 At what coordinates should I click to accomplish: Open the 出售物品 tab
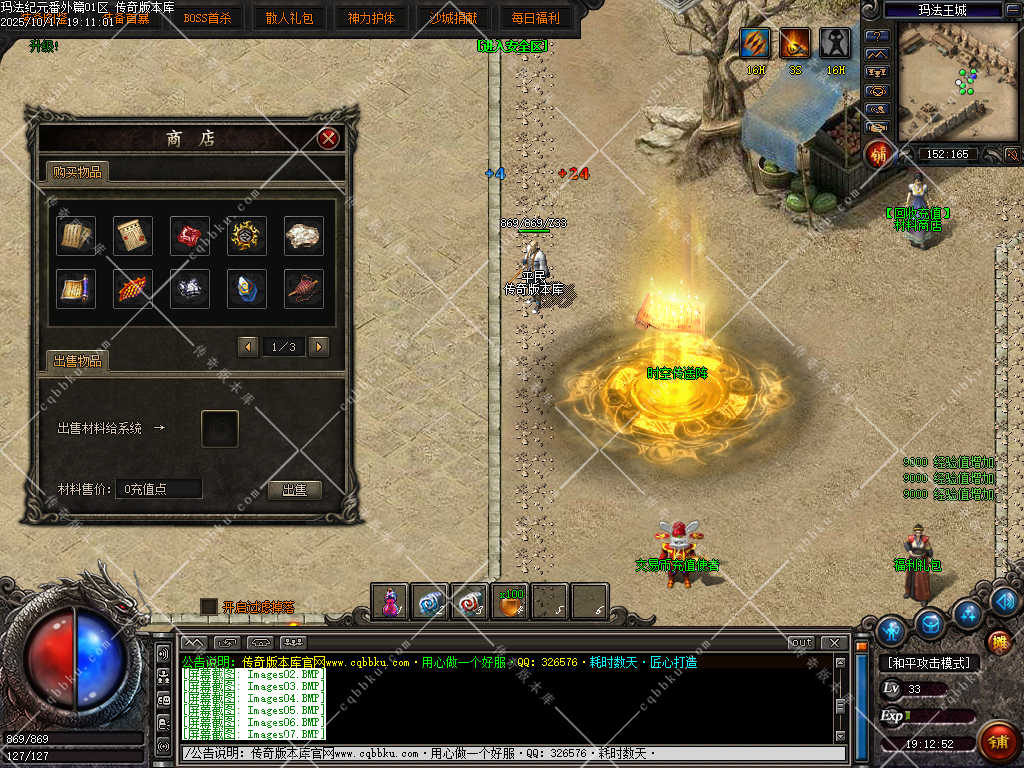click(x=76, y=361)
